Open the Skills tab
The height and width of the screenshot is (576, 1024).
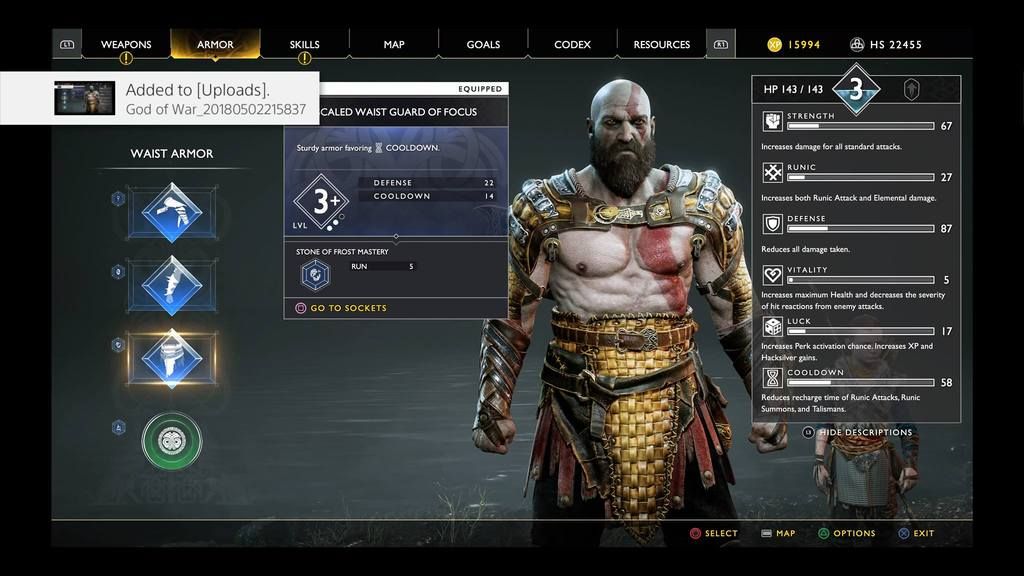coord(305,44)
